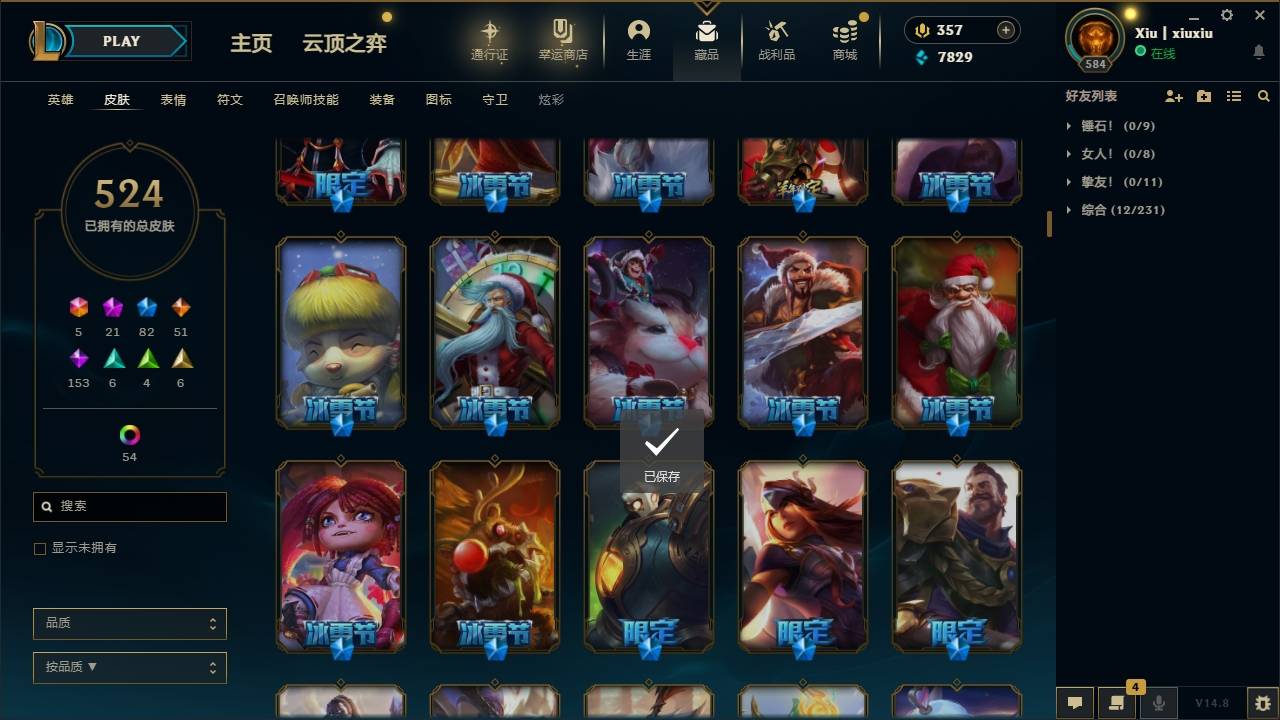Click the PLAY button
The height and width of the screenshot is (720, 1280).
[121, 41]
